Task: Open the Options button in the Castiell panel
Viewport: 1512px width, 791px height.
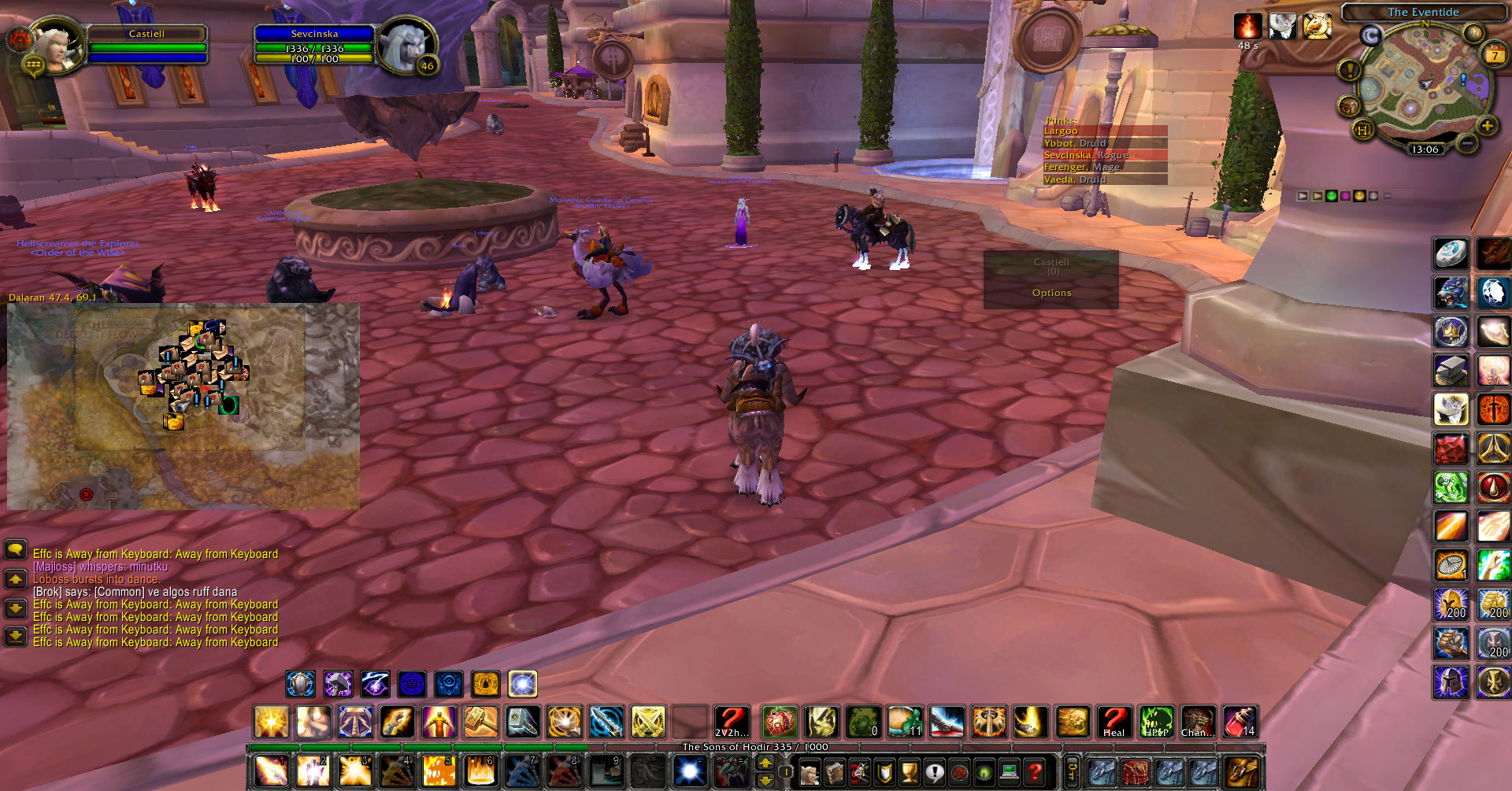Action: pyautogui.click(x=1051, y=293)
